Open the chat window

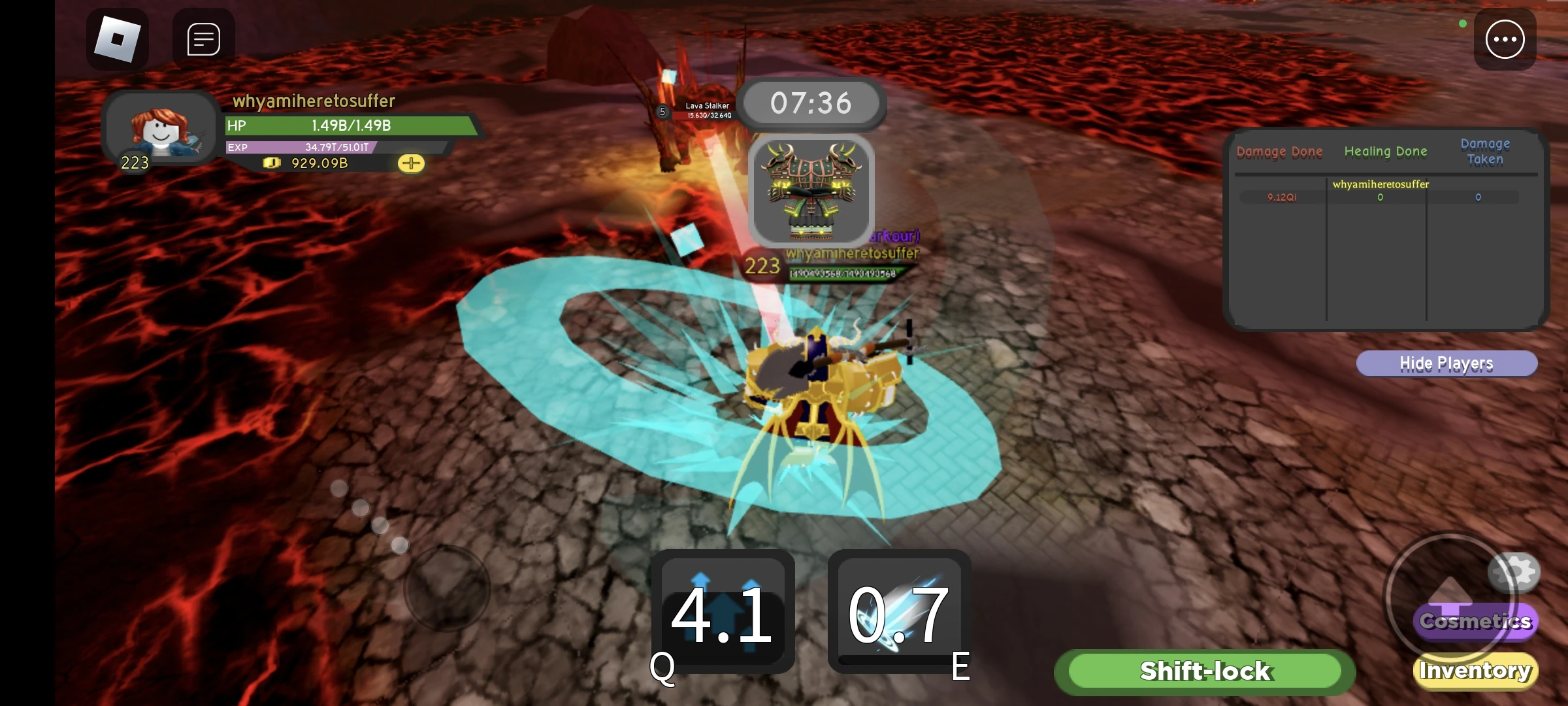pyautogui.click(x=203, y=37)
